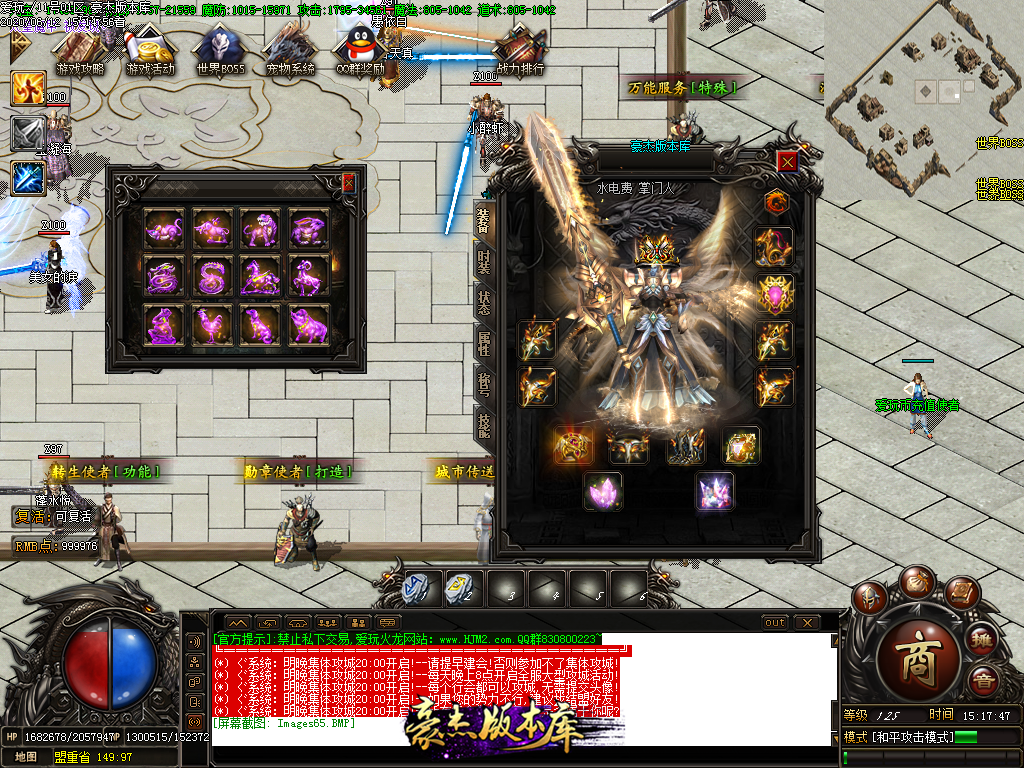
Task: Close the zodiac statue window
Action: [348, 183]
